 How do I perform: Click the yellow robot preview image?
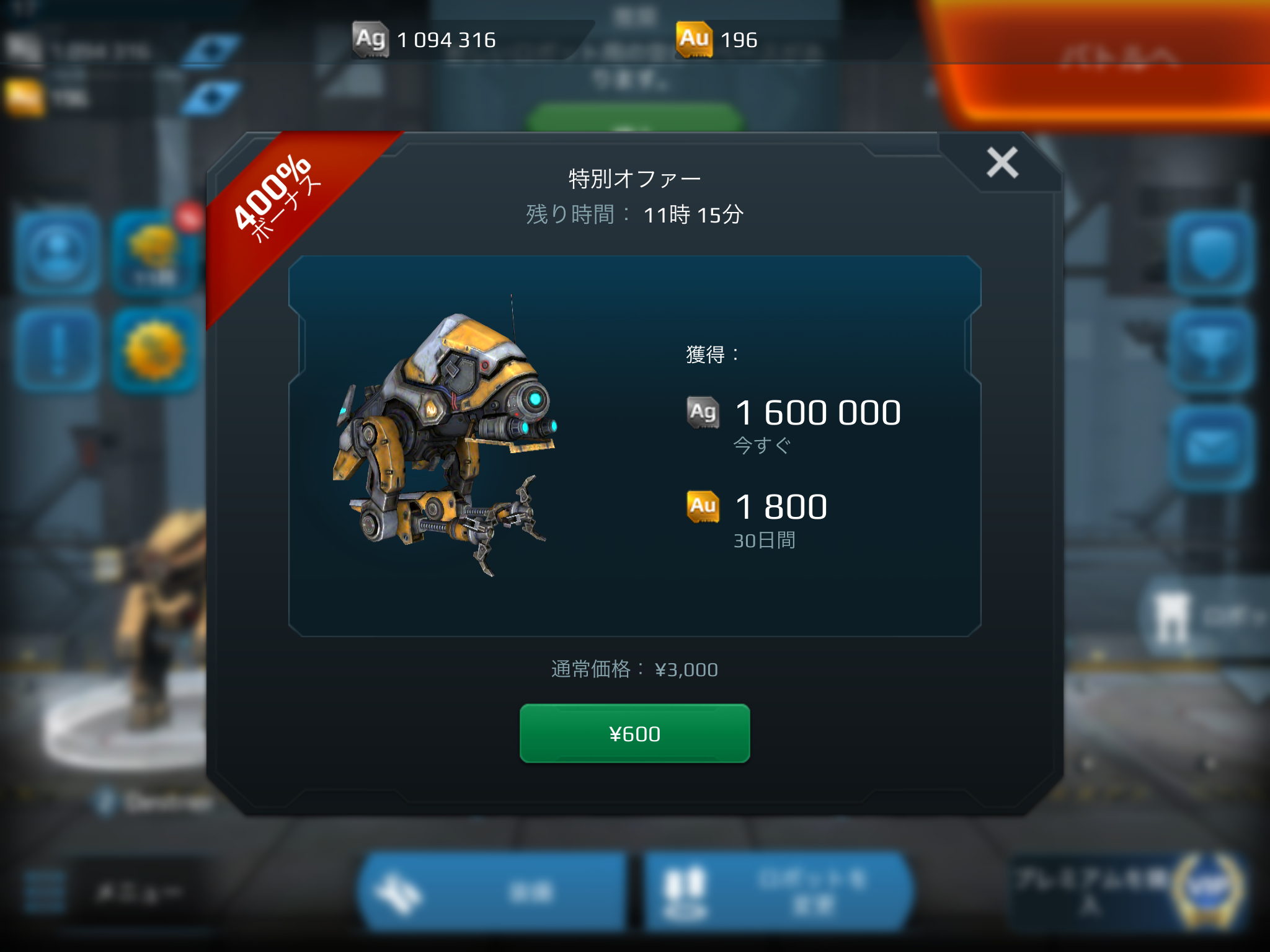click(x=446, y=446)
